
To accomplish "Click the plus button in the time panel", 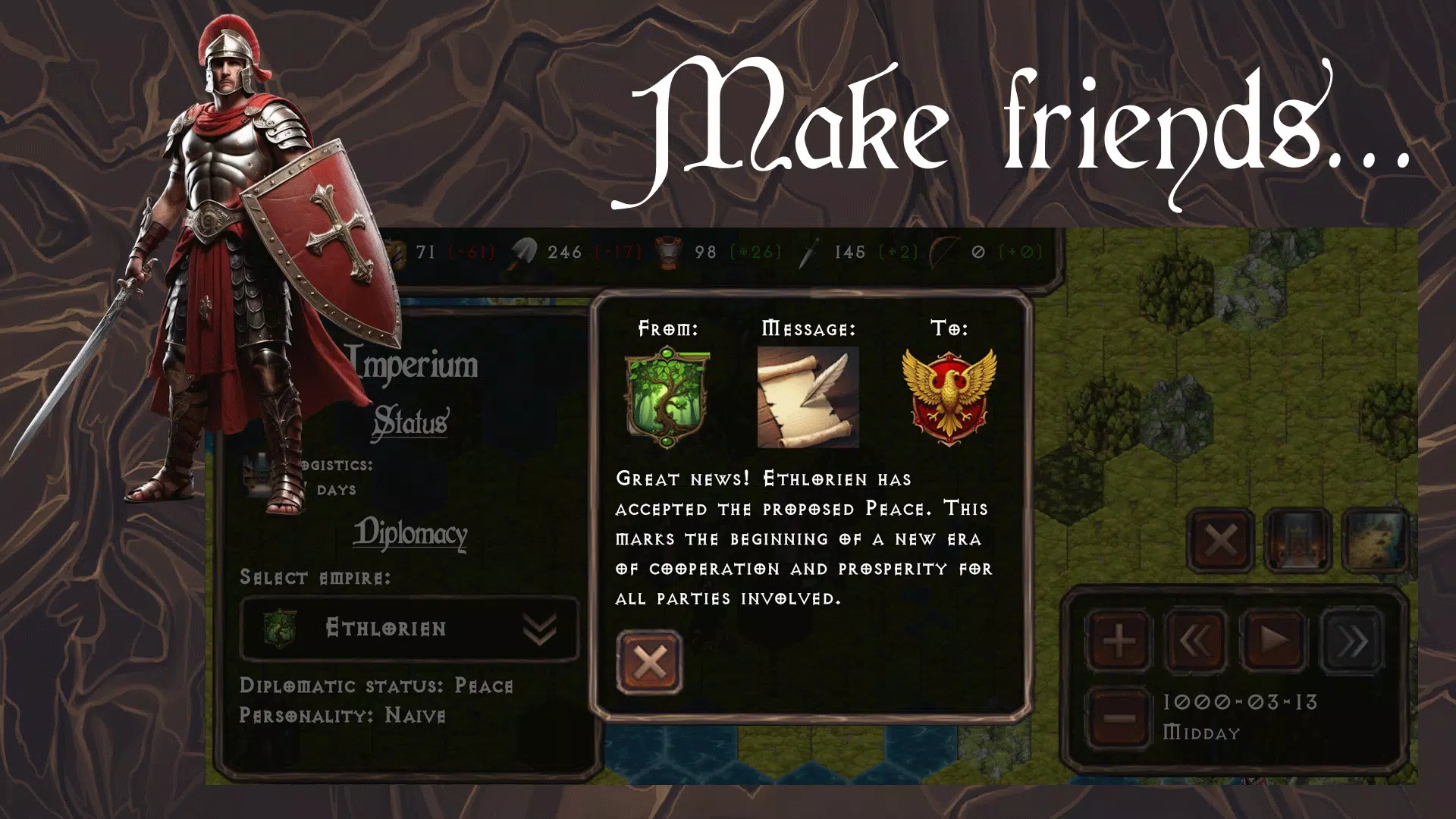I will (x=1119, y=642).
